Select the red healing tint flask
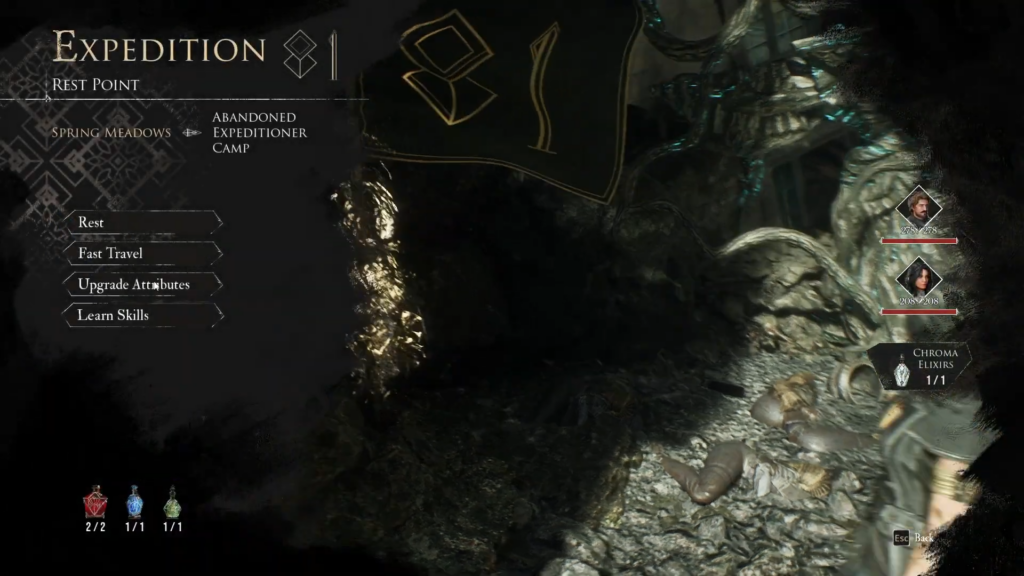Image resolution: width=1024 pixels, height=576 pixels. point(96,503)
